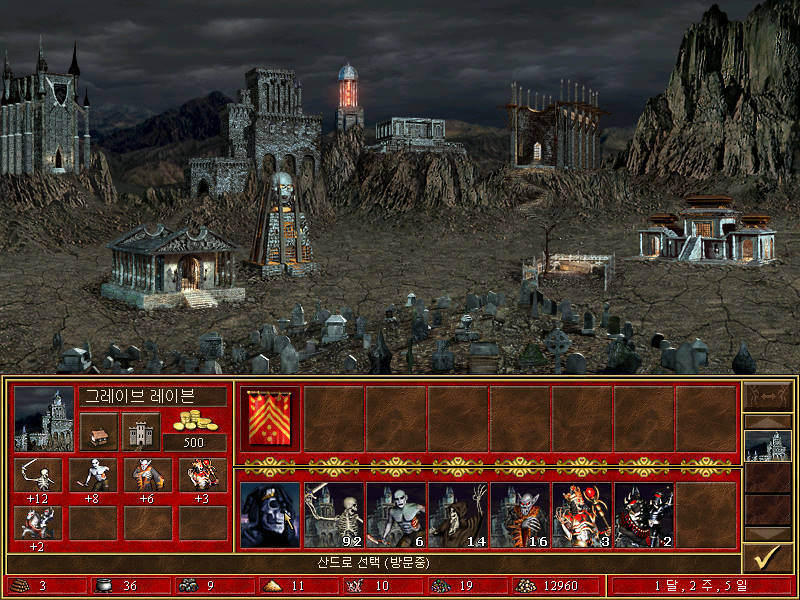The width and height of the screenshot is (800, 600).
Task: Select the town thumbnail in town list
Action: pyautogui.click(x=768, y=446)
